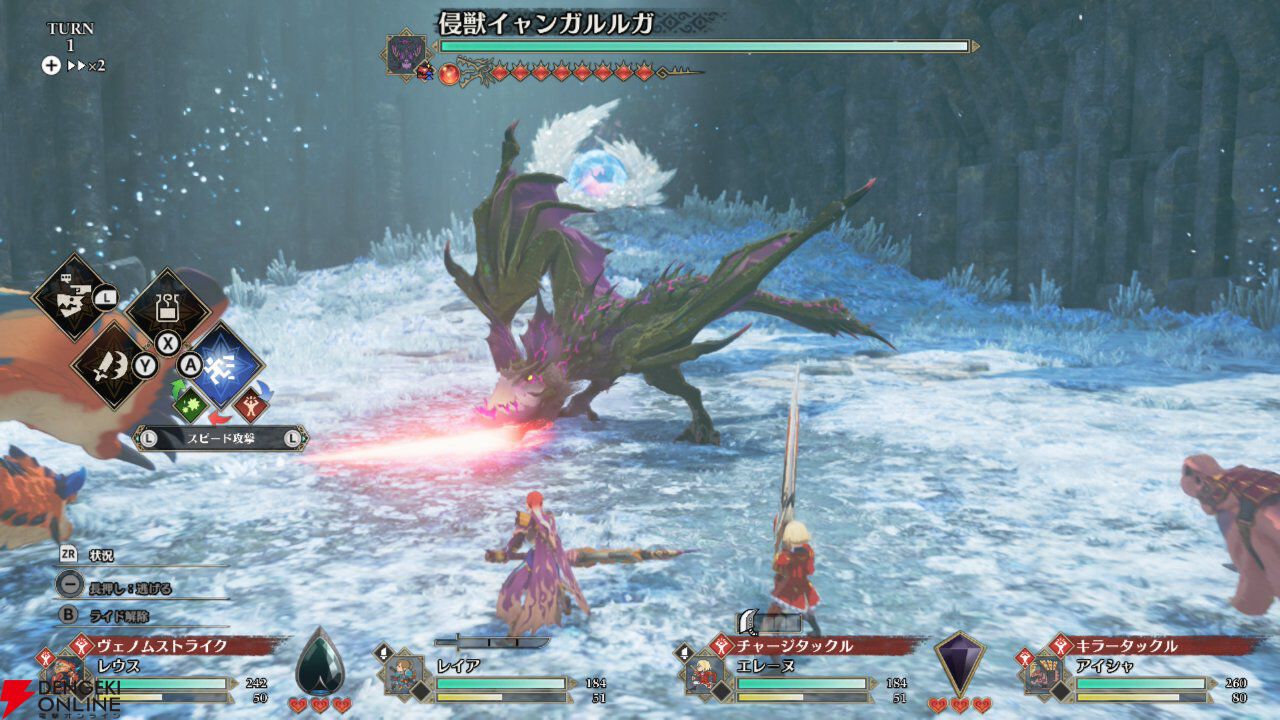Select エレーヌ party portrait
This screenshot has height=720, width=1280.
705,673
